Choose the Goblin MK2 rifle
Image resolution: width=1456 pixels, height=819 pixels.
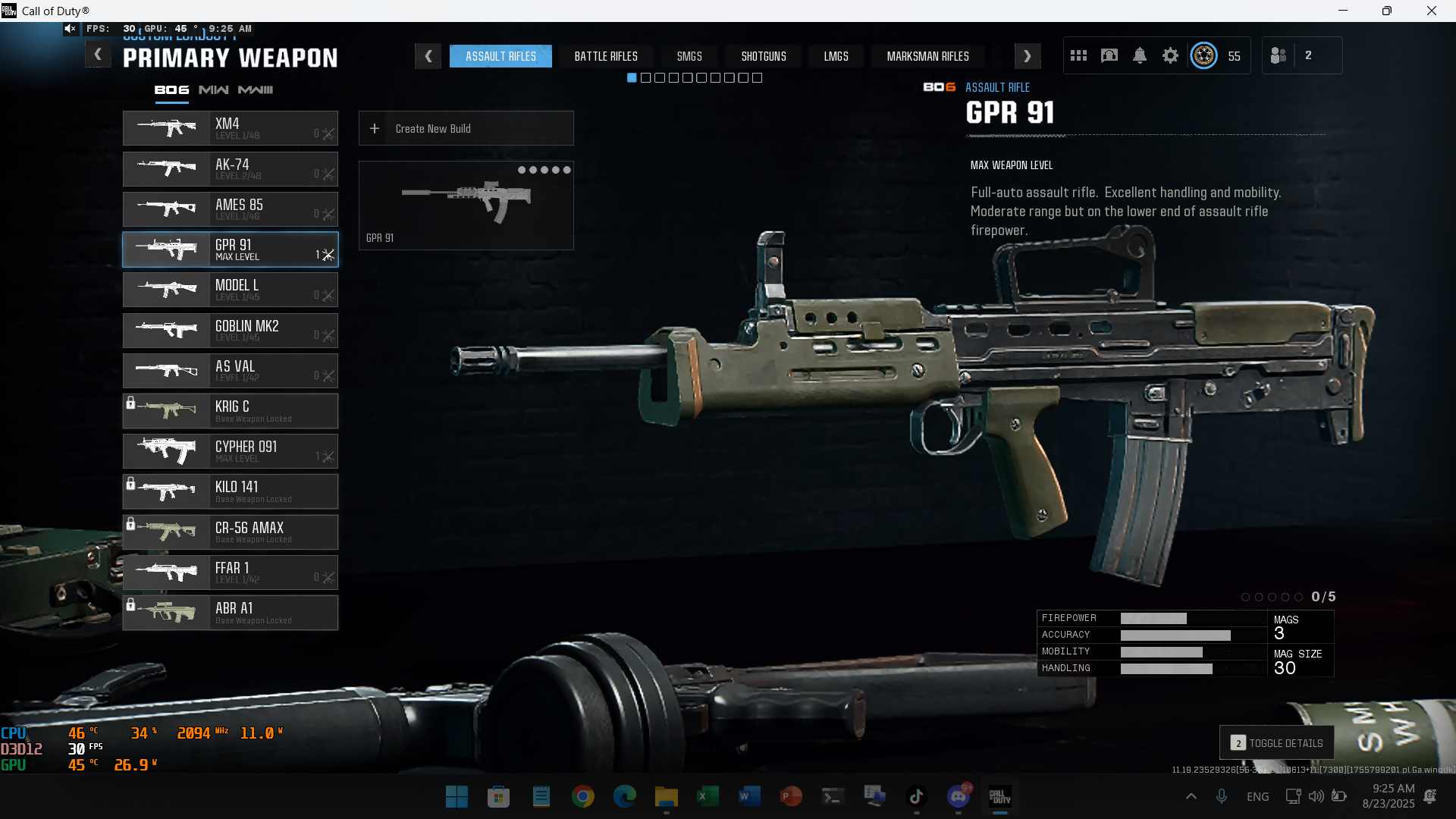[x=231, y=331]
